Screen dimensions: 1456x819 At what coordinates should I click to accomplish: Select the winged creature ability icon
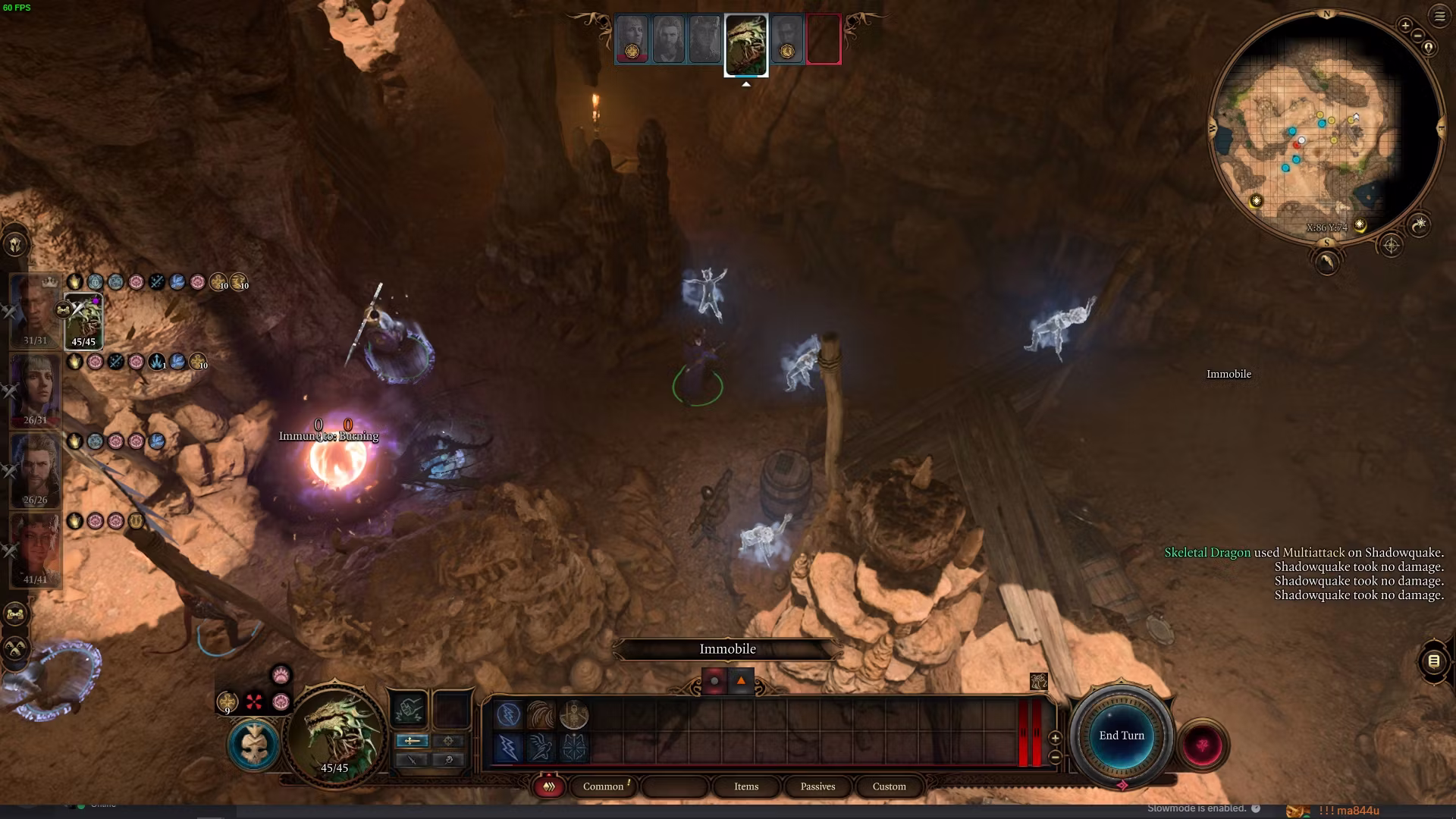[541, 748]
